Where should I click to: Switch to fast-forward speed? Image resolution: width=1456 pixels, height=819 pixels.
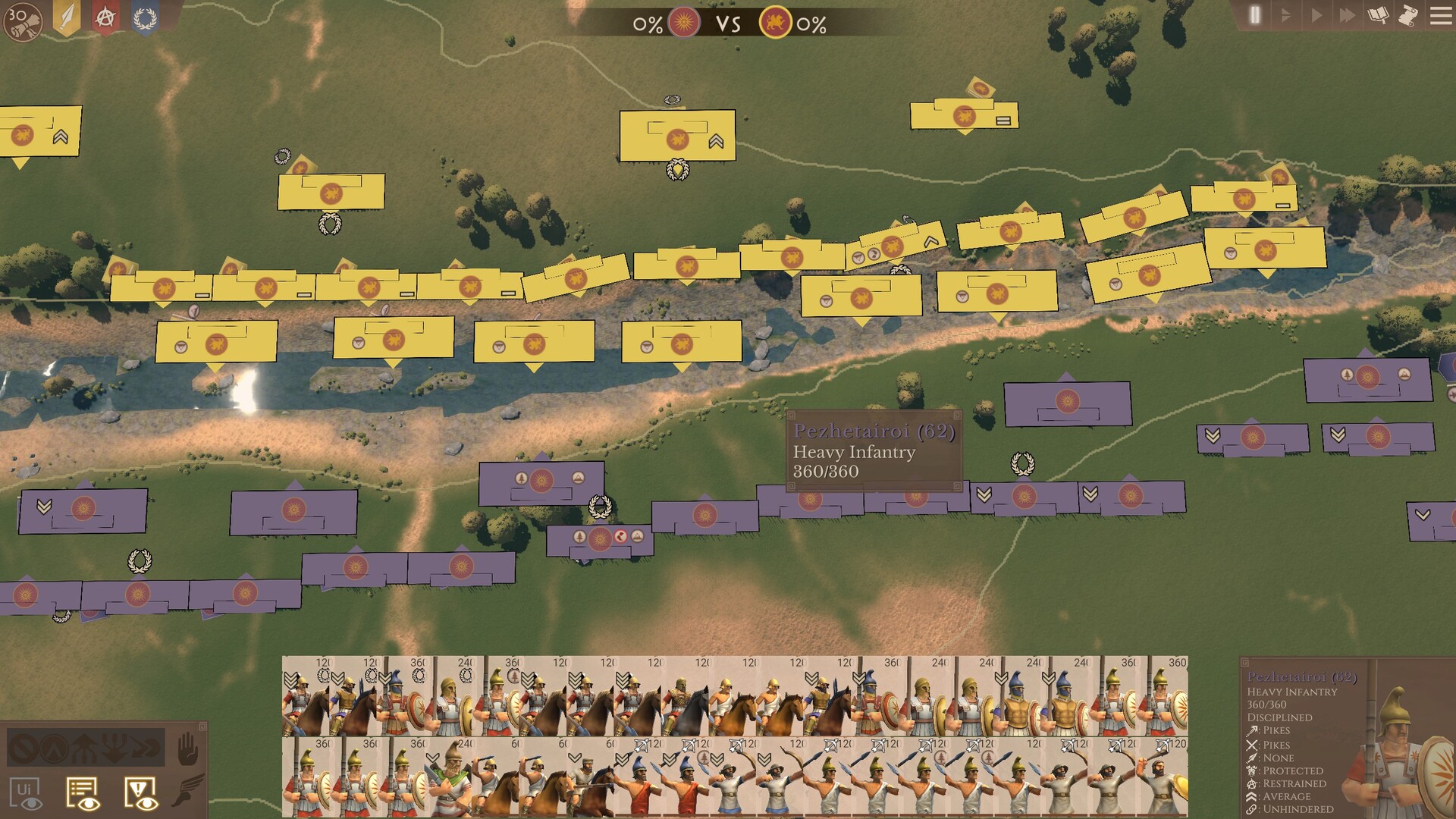pos(1347,15)
